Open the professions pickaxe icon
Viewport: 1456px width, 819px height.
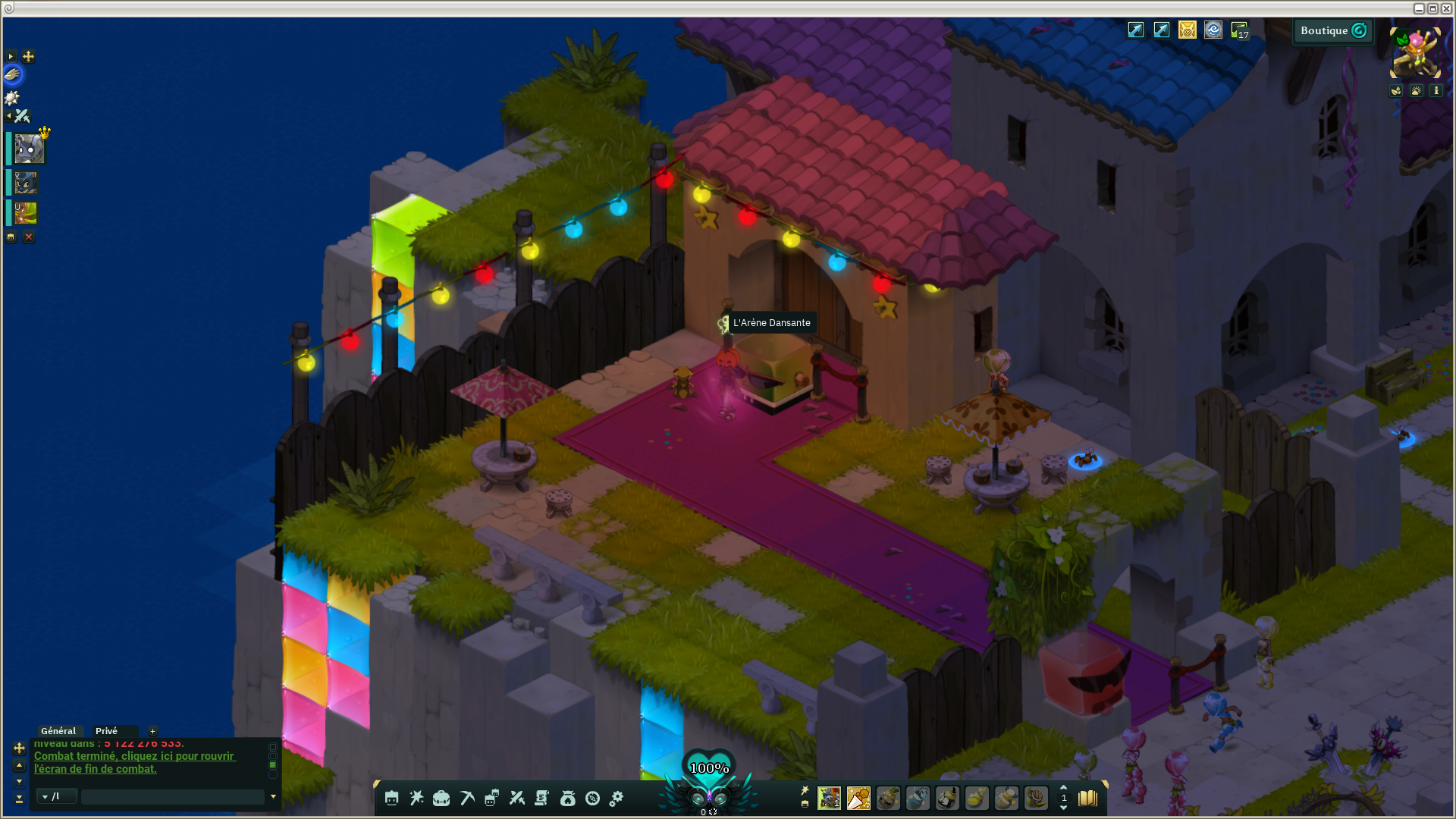pos(466,798)
